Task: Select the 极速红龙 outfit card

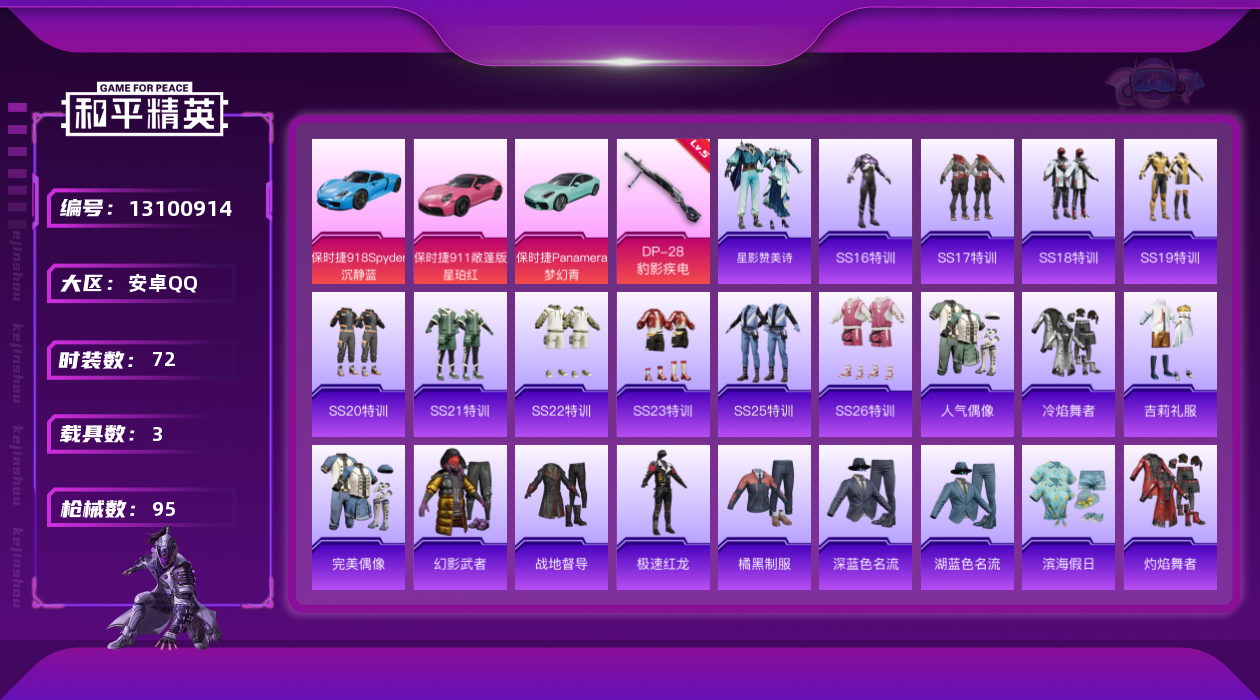Action: pyautogui.click(x=663, y=517)
